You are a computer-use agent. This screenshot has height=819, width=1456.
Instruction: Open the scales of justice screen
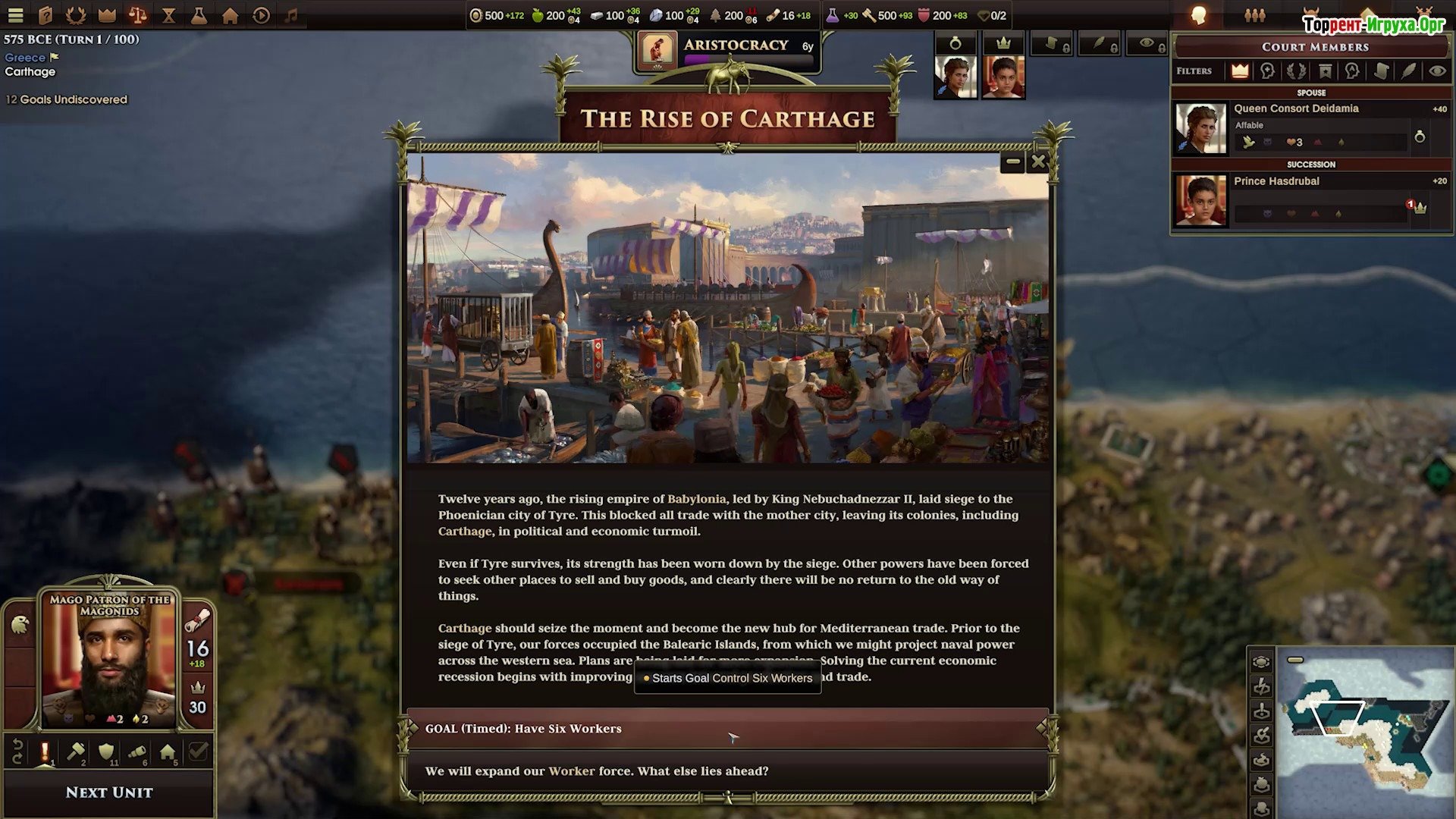click(x=138, y=15)
